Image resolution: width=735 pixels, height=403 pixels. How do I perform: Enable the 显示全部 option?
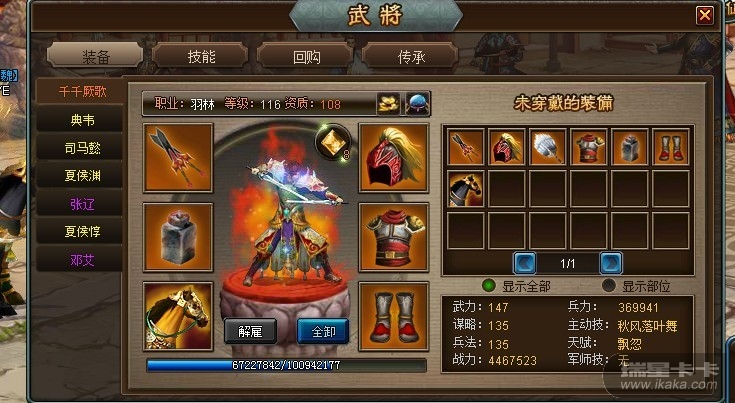point(489,285)
